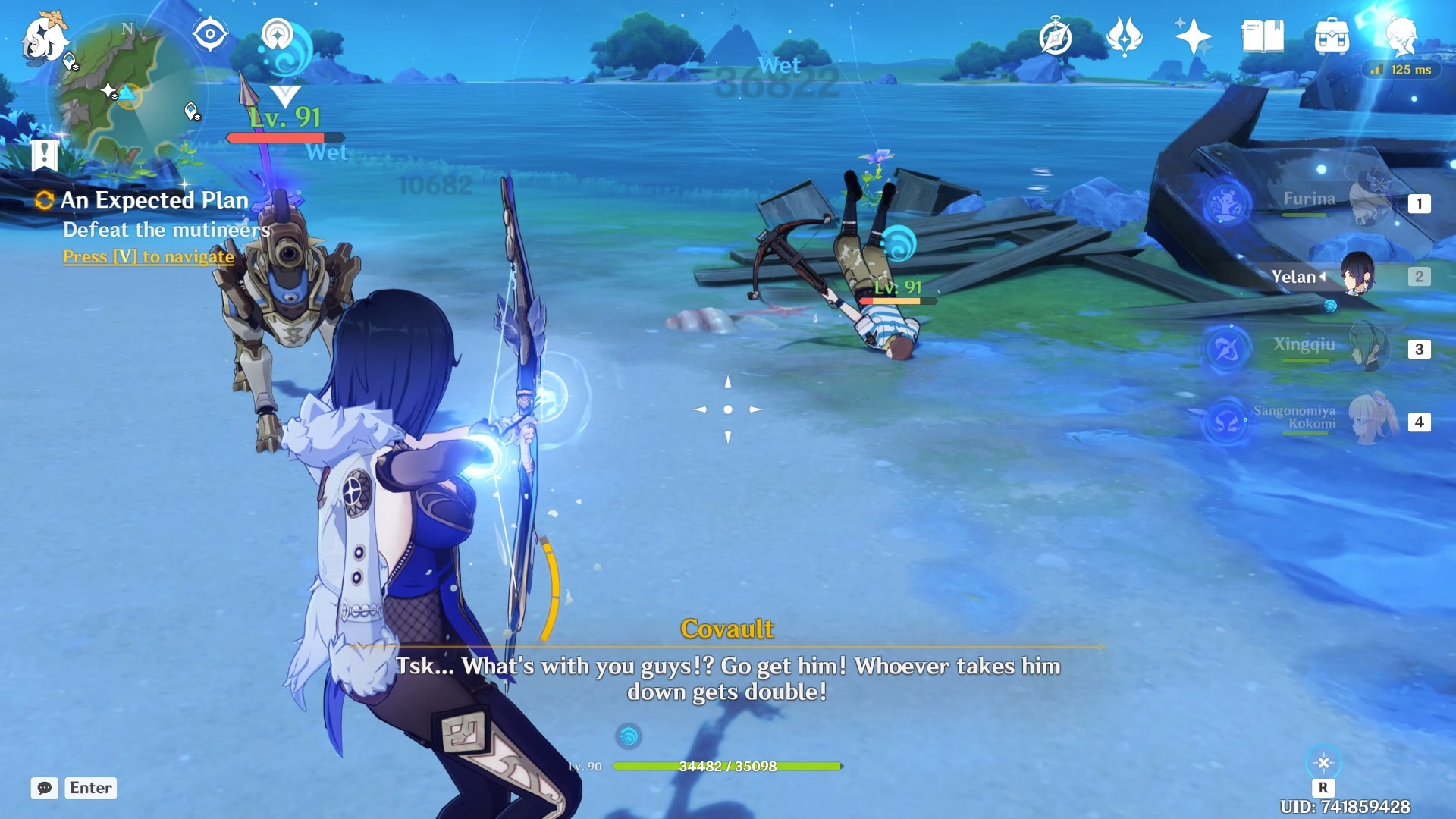Open the compass adventure handbook icon
Viewport: 1456px width, 819px height.
click(x=1055, y=36)
